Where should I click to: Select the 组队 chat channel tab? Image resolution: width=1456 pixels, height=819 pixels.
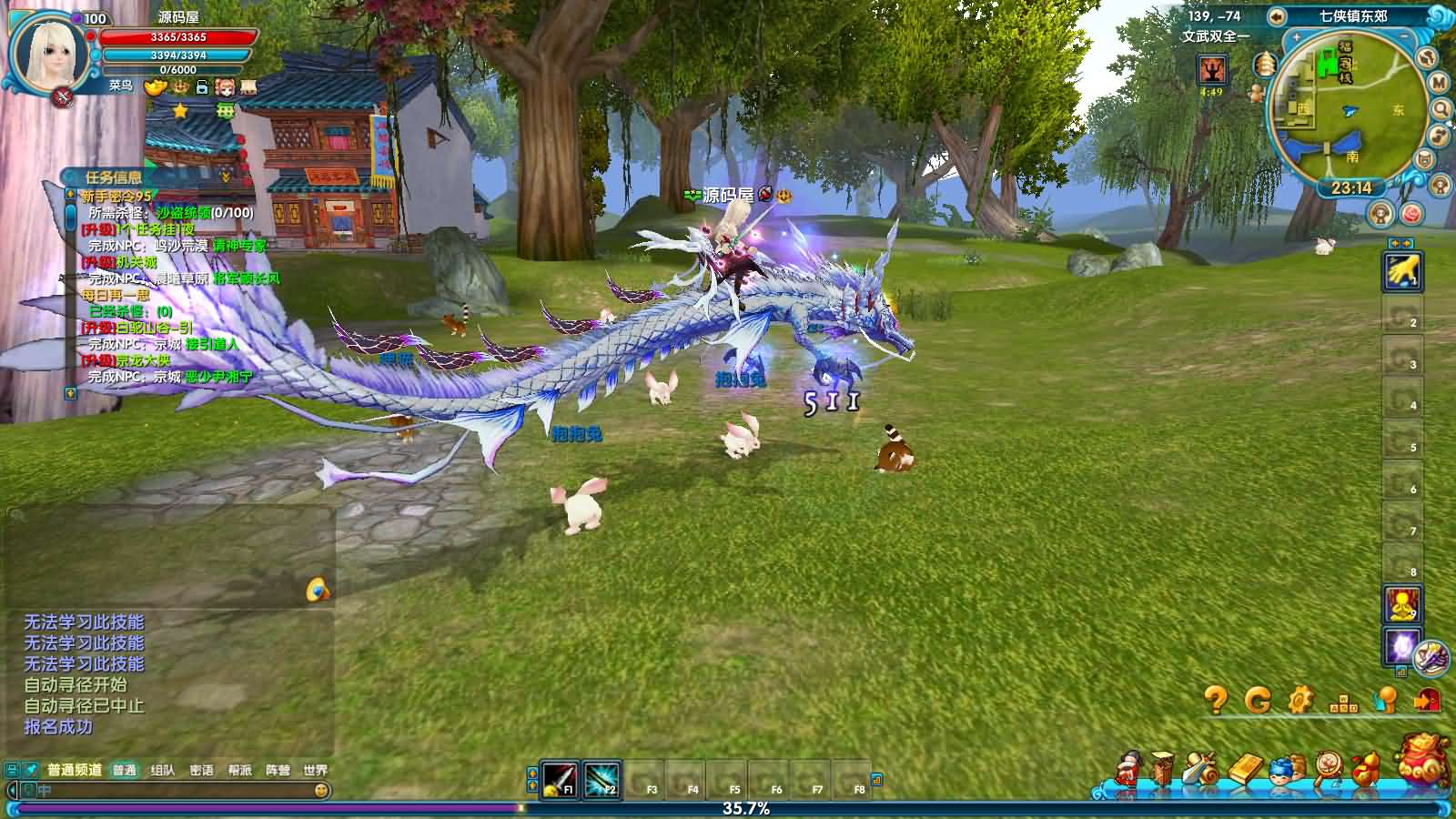click(x=163, y=770)
